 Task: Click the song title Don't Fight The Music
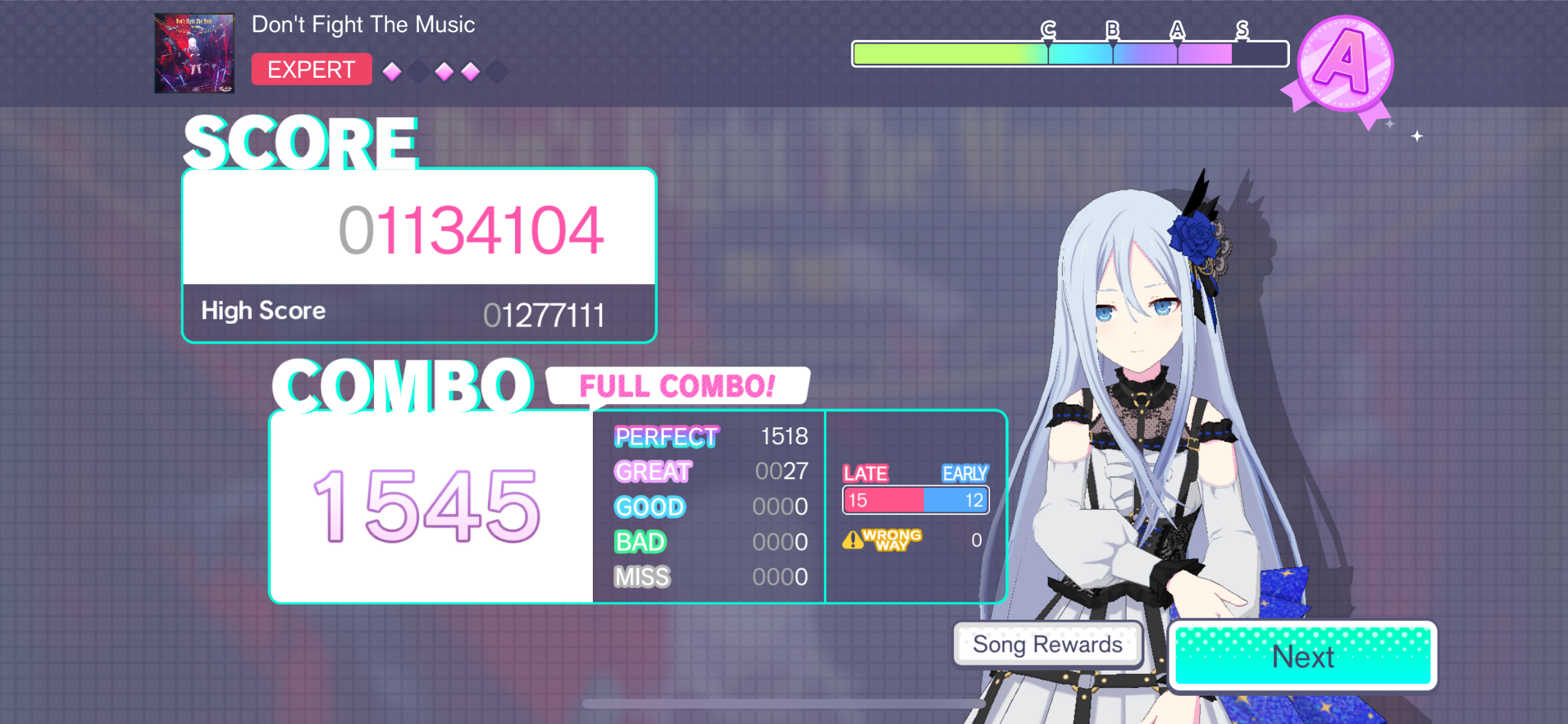click(x=364, y=24)
